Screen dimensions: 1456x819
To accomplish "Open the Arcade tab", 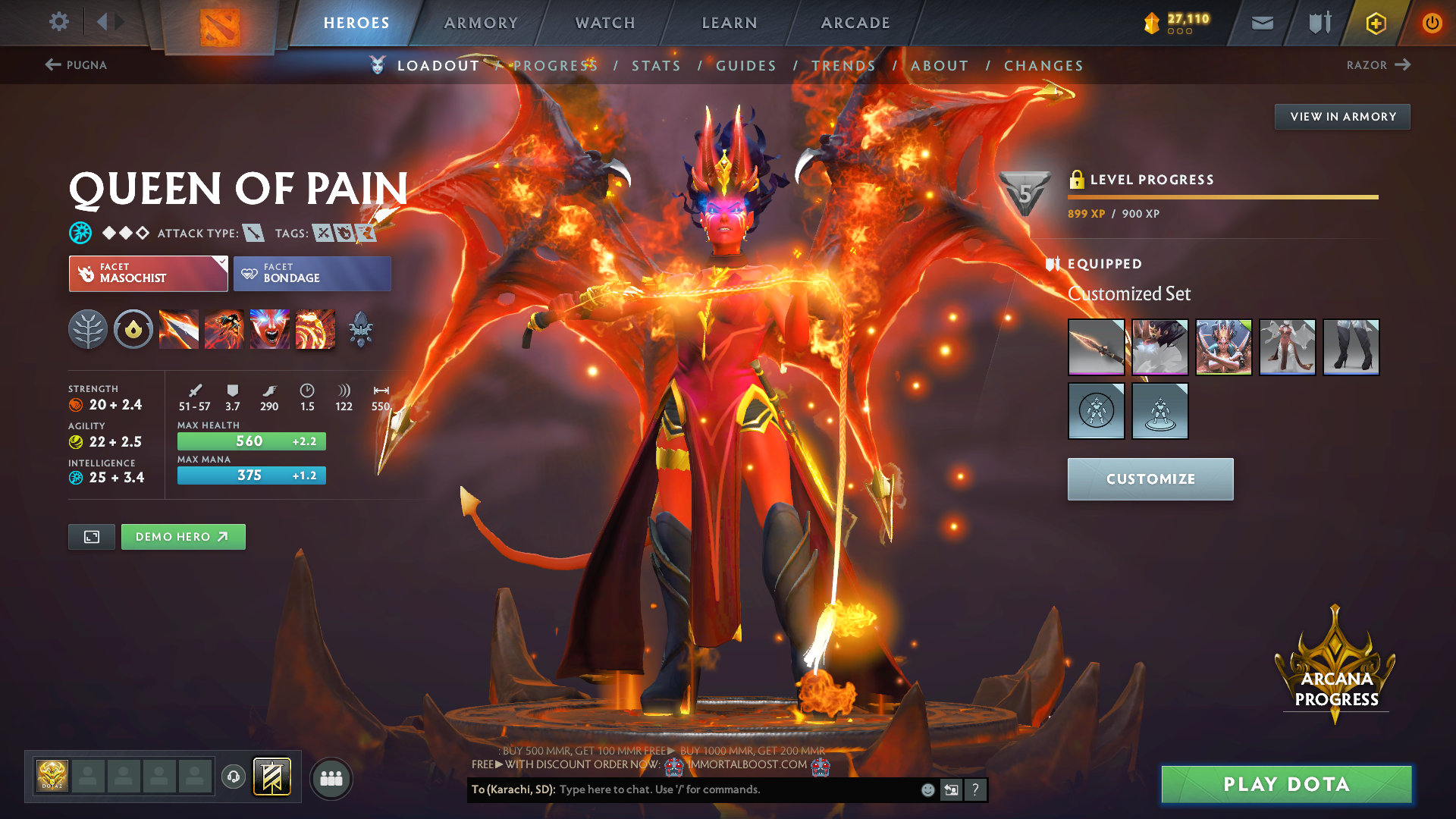I will 855,23.
